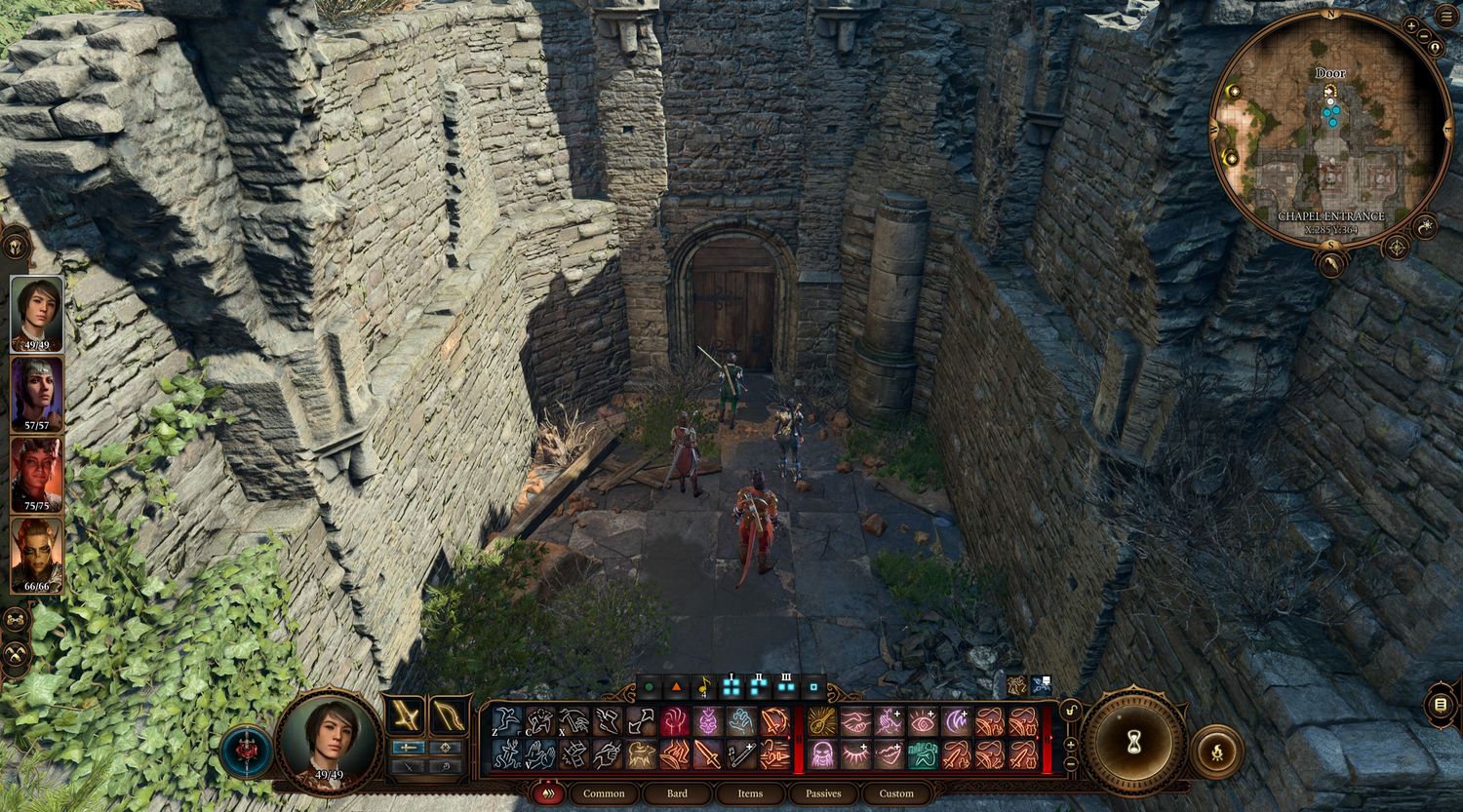
Task: Click the hourglass end turn button
Action: tap(1133, 743)
